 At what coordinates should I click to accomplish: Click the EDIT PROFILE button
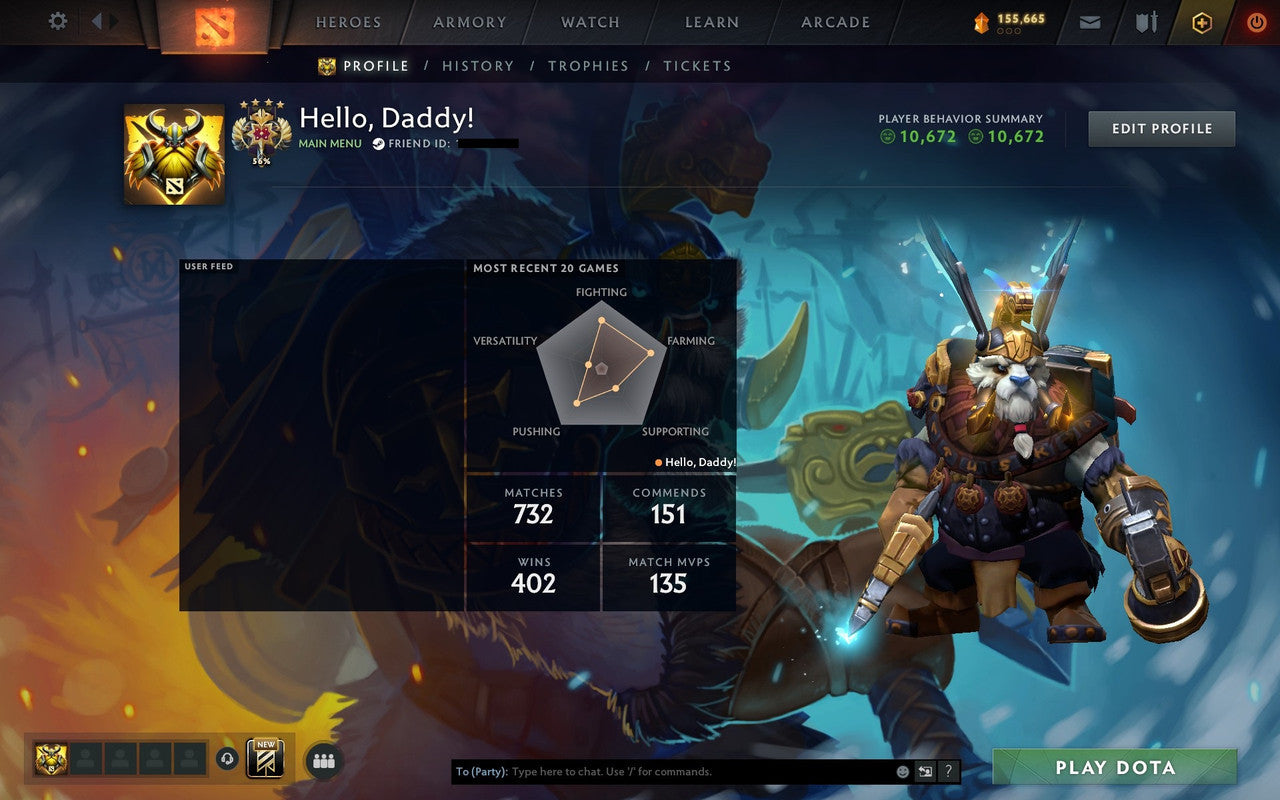pos(1161,128)
